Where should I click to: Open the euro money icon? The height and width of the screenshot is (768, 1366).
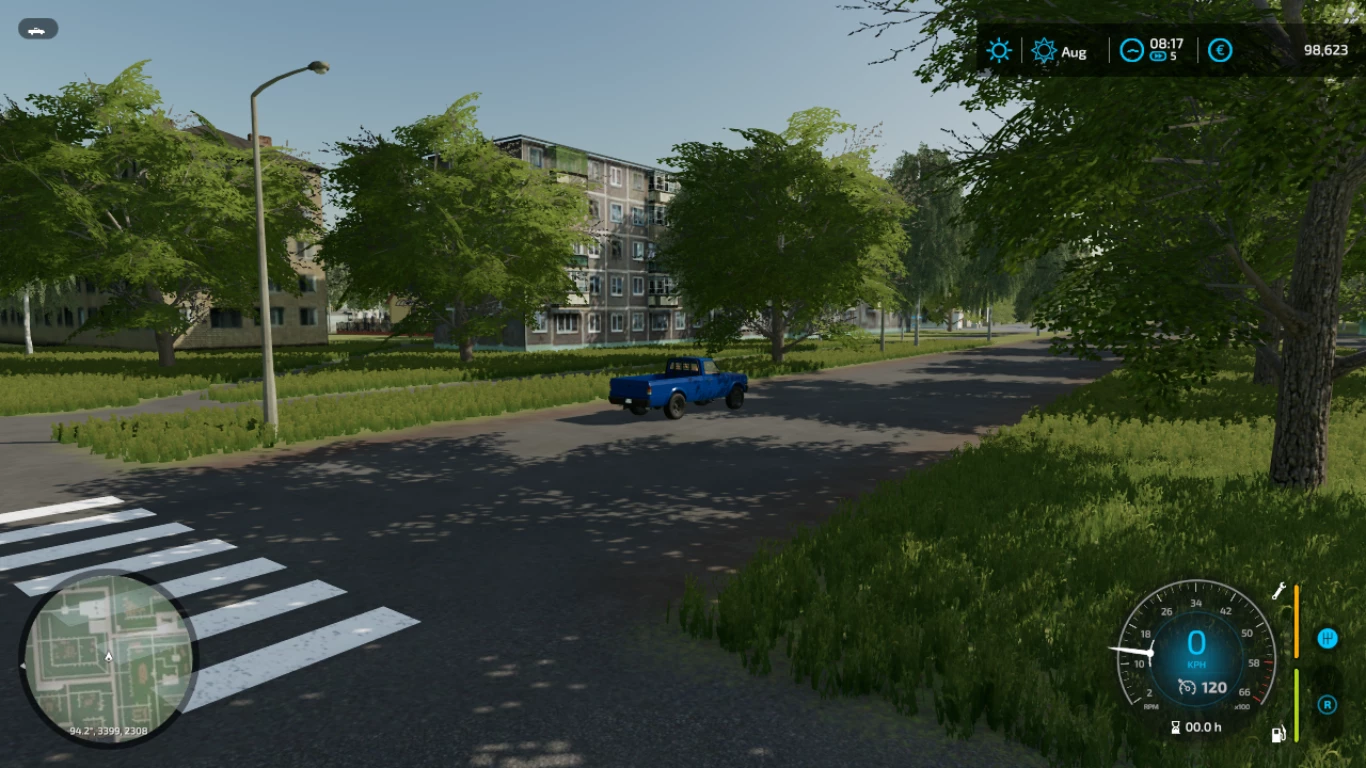pos(1220,50)
